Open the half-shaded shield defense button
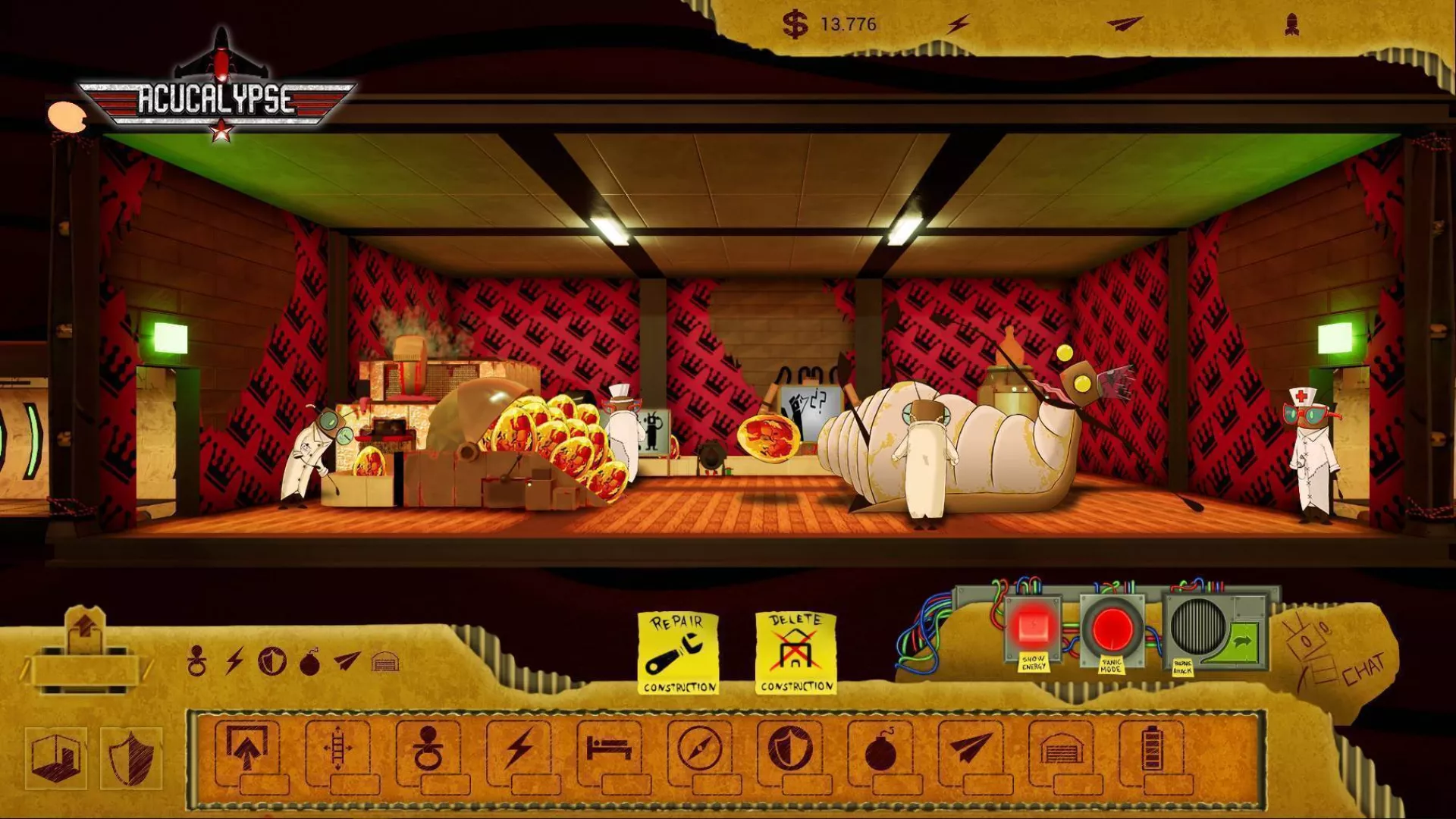This screenshot has height=819, width=1456. click(x=130, y=758)
